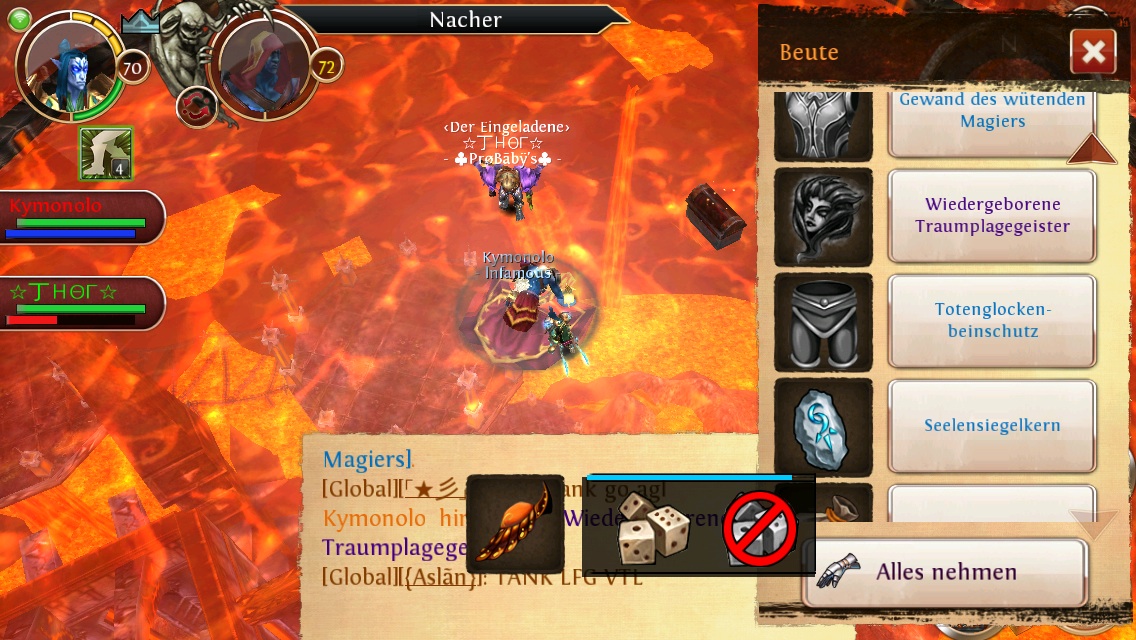Pass on the loot roll
Viewport: 1136px width, 640px height.
point(760,527)
